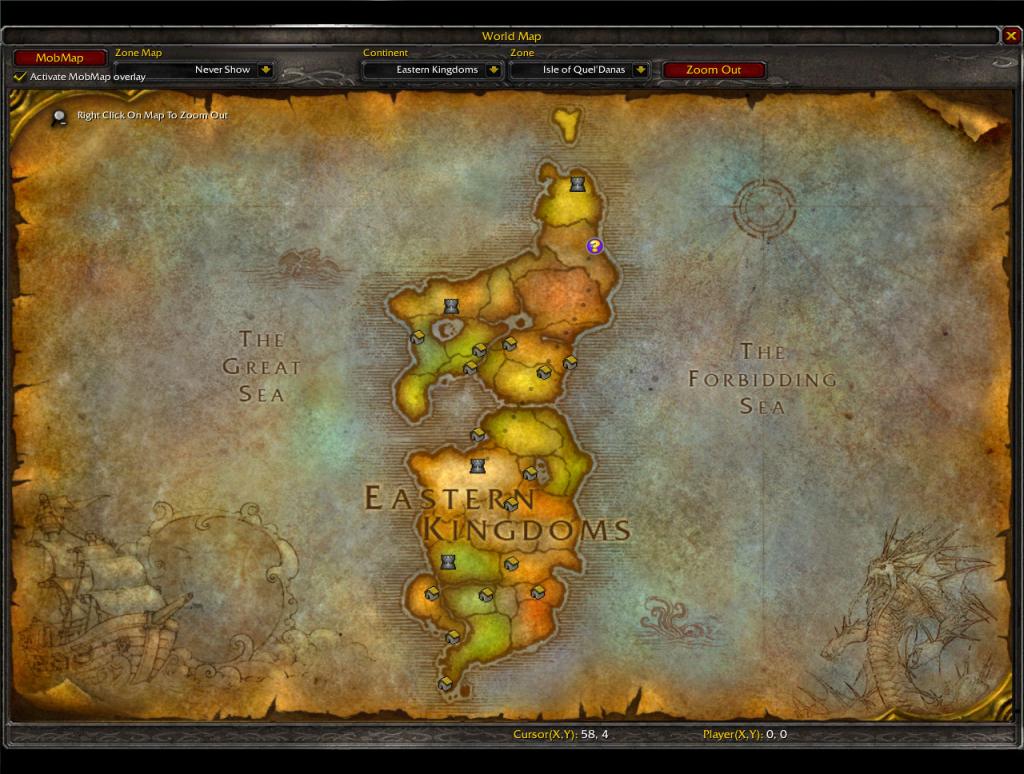Image resolution: width=1024 pixels, height=774 pixels.
Task: Open the Zone dropdown set to Isle of Quel'Danas
Action: pos(640,70)
